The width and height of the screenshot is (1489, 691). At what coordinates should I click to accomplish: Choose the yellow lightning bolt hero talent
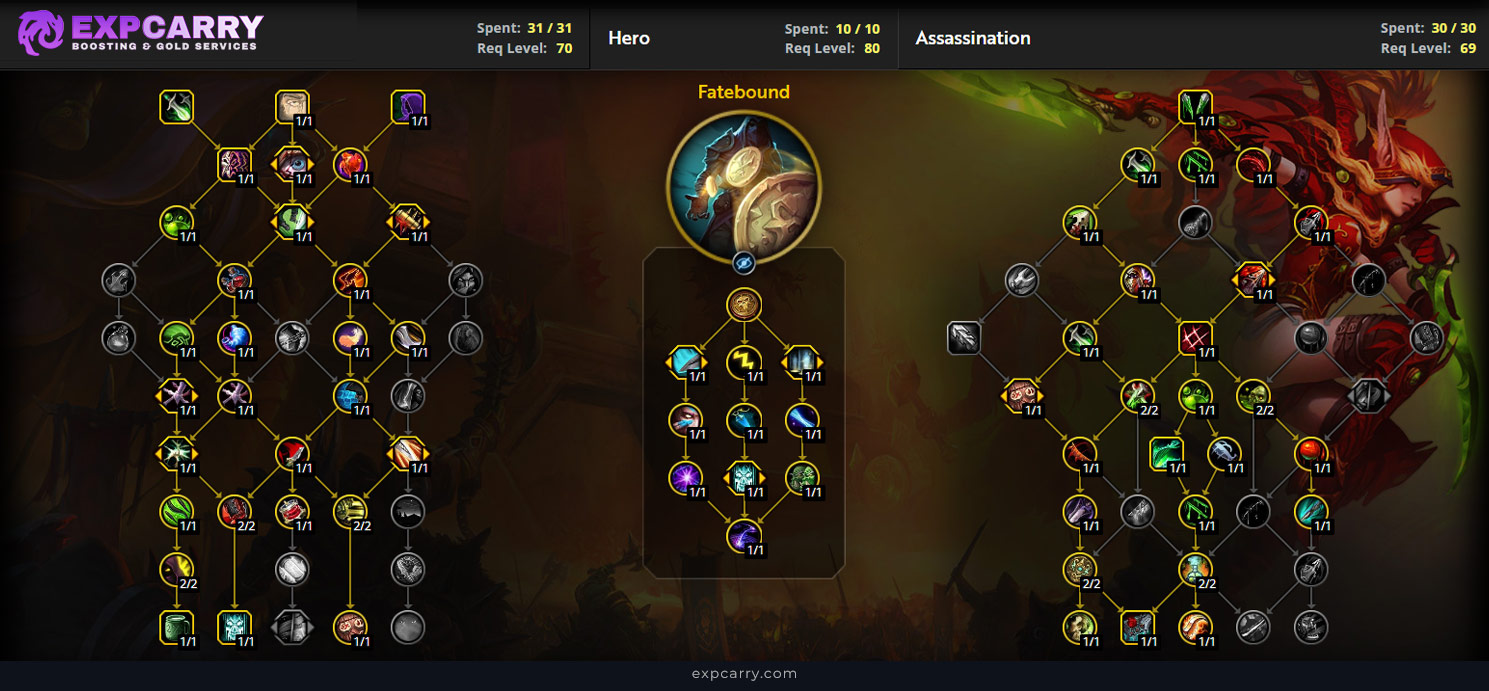tap(743, 362)
